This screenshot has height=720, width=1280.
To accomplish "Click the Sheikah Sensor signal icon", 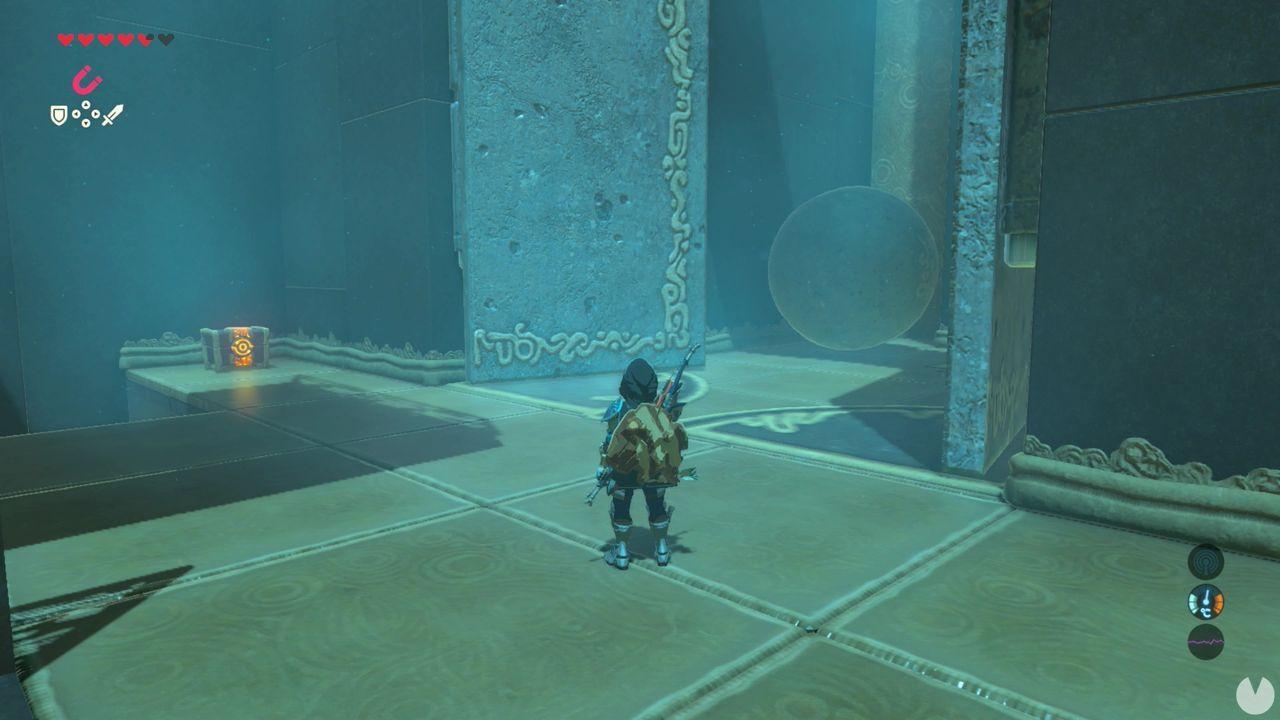I will [1204, 561].
